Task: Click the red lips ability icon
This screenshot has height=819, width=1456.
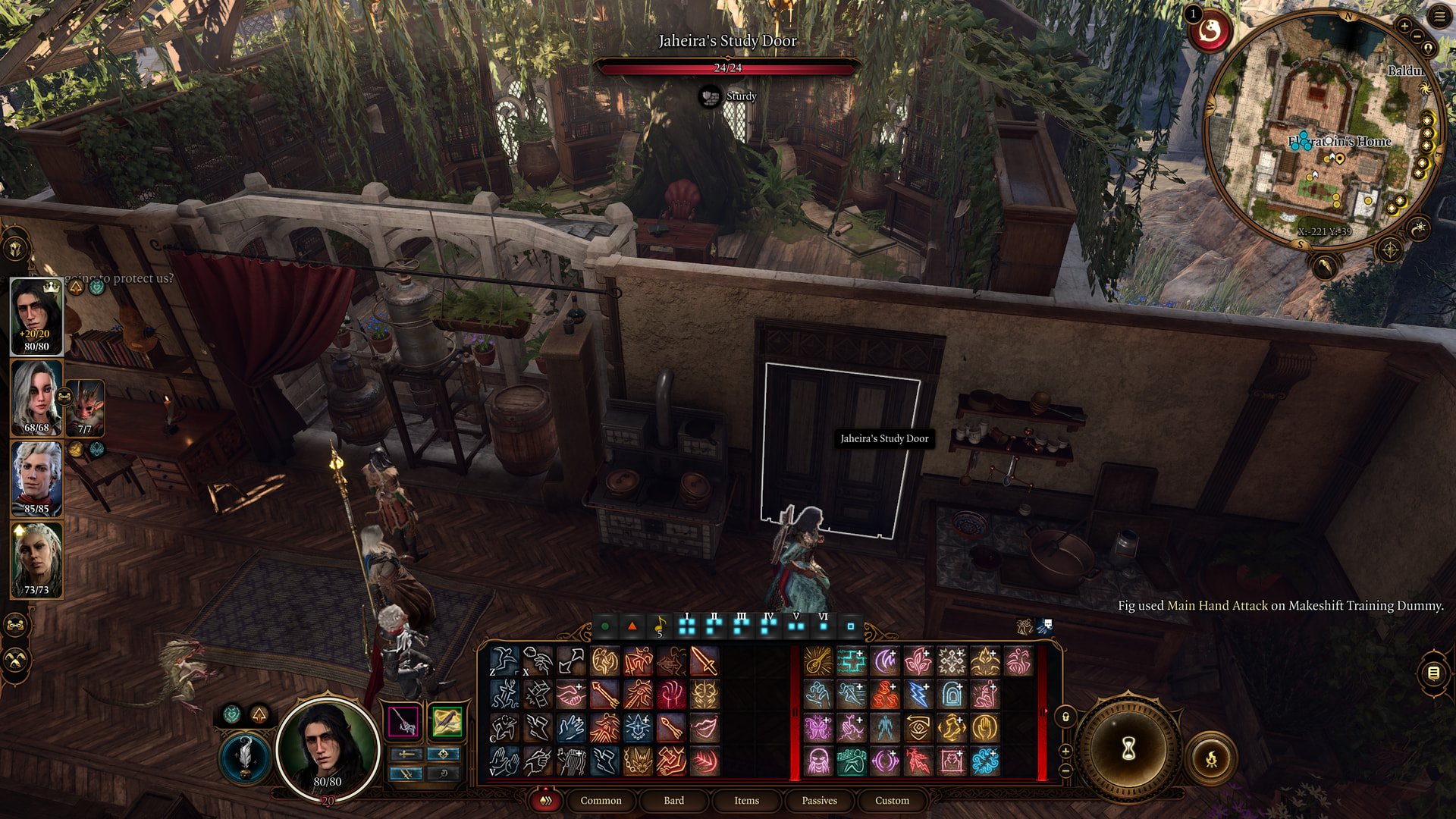Action: (x=704, y=728)
